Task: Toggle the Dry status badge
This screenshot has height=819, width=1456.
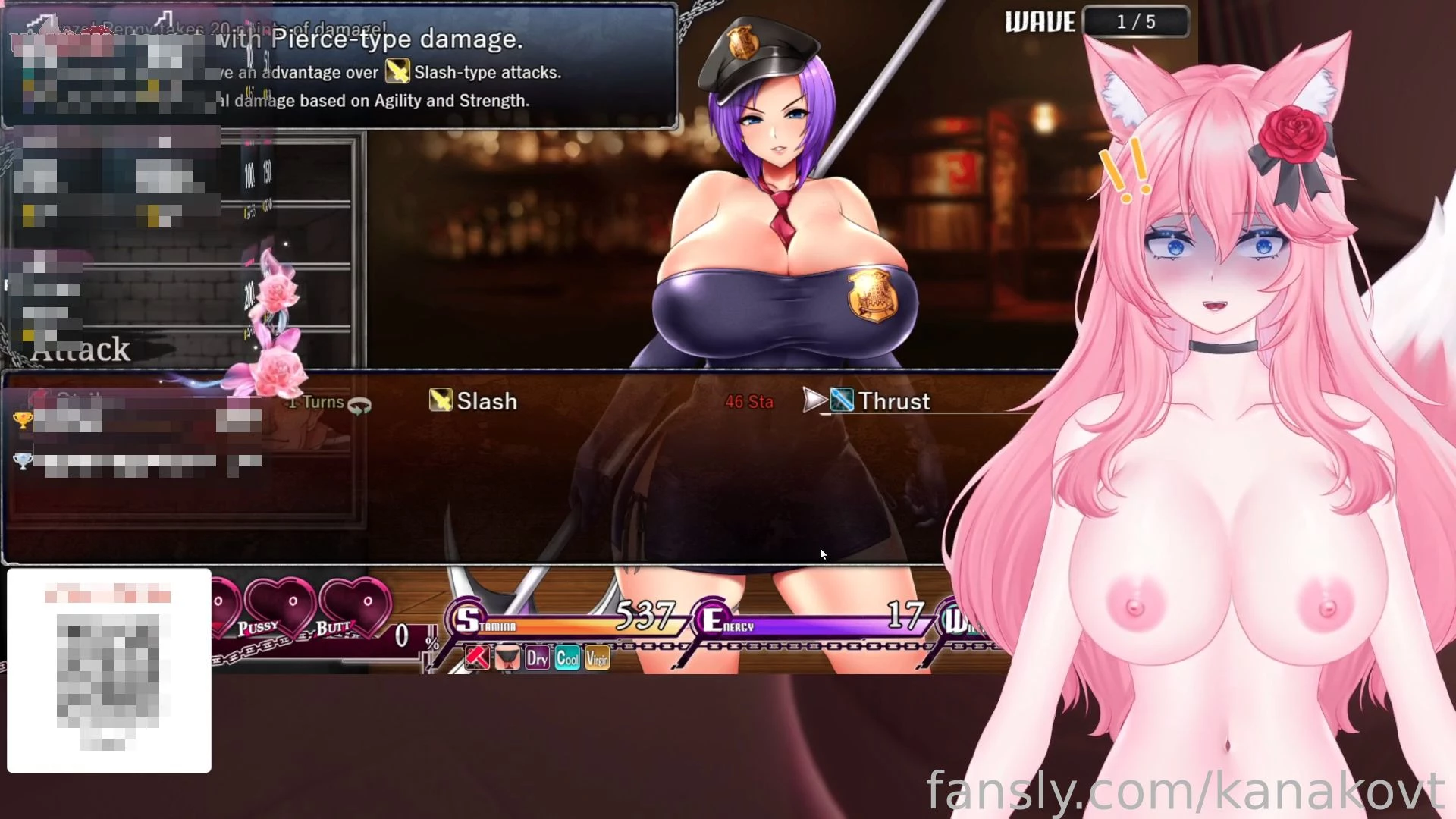Action: coord(538,658)
